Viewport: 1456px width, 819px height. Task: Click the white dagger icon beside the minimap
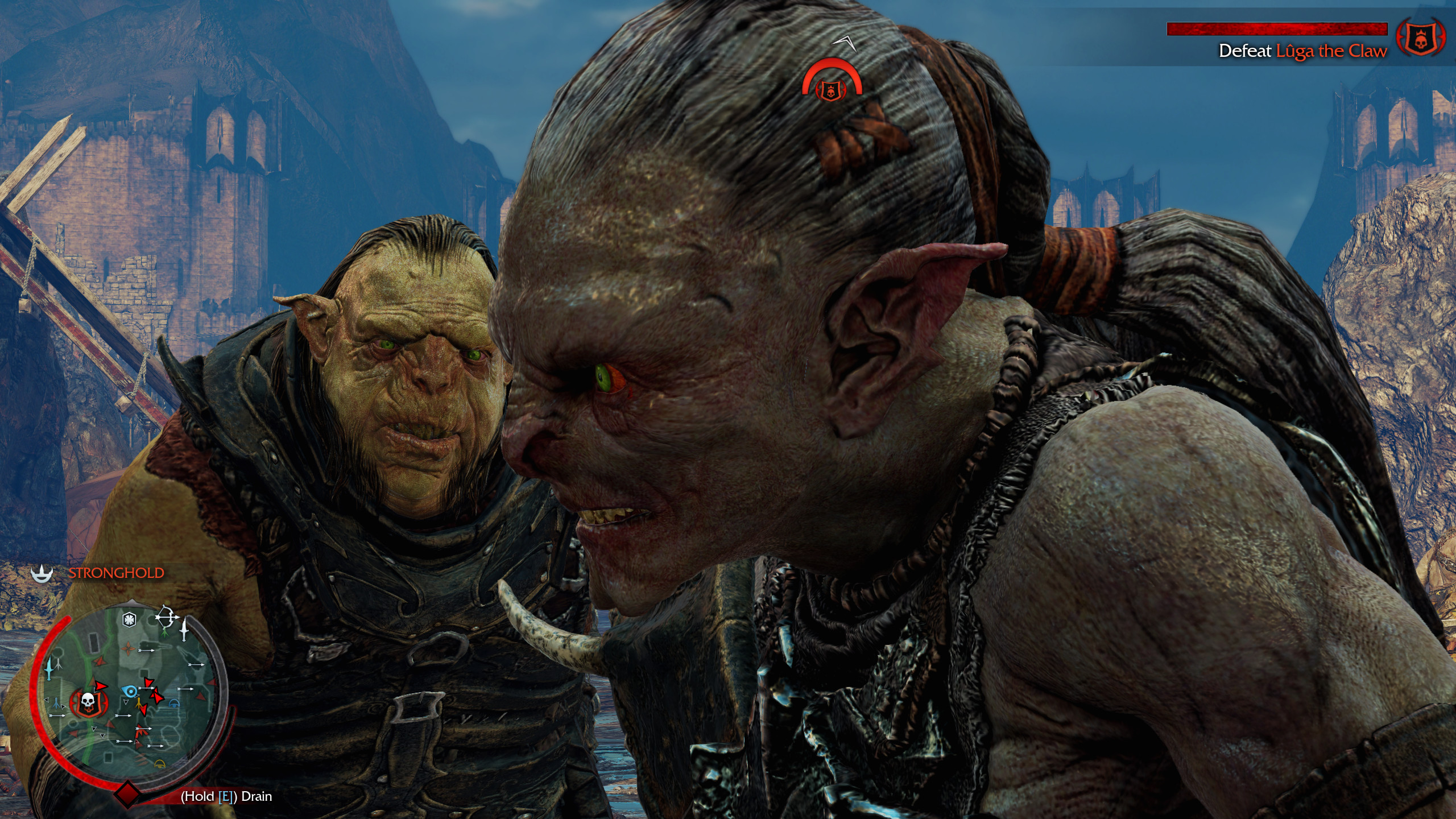(x=184, y=630)
